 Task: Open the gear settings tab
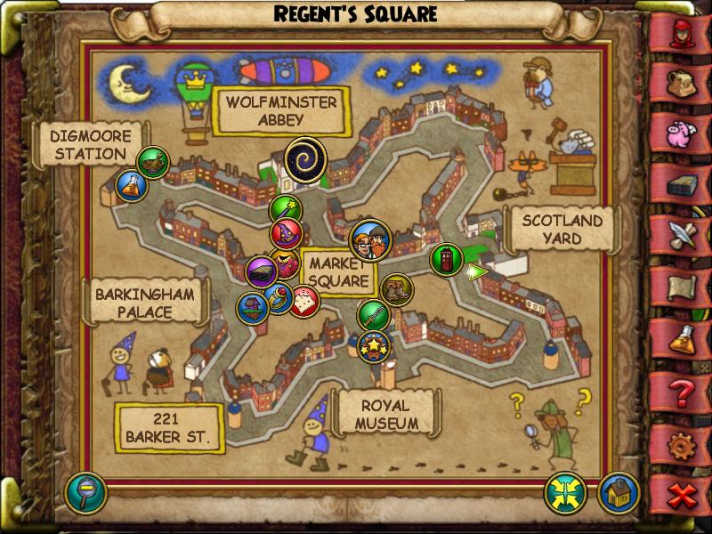click(682, 443)
